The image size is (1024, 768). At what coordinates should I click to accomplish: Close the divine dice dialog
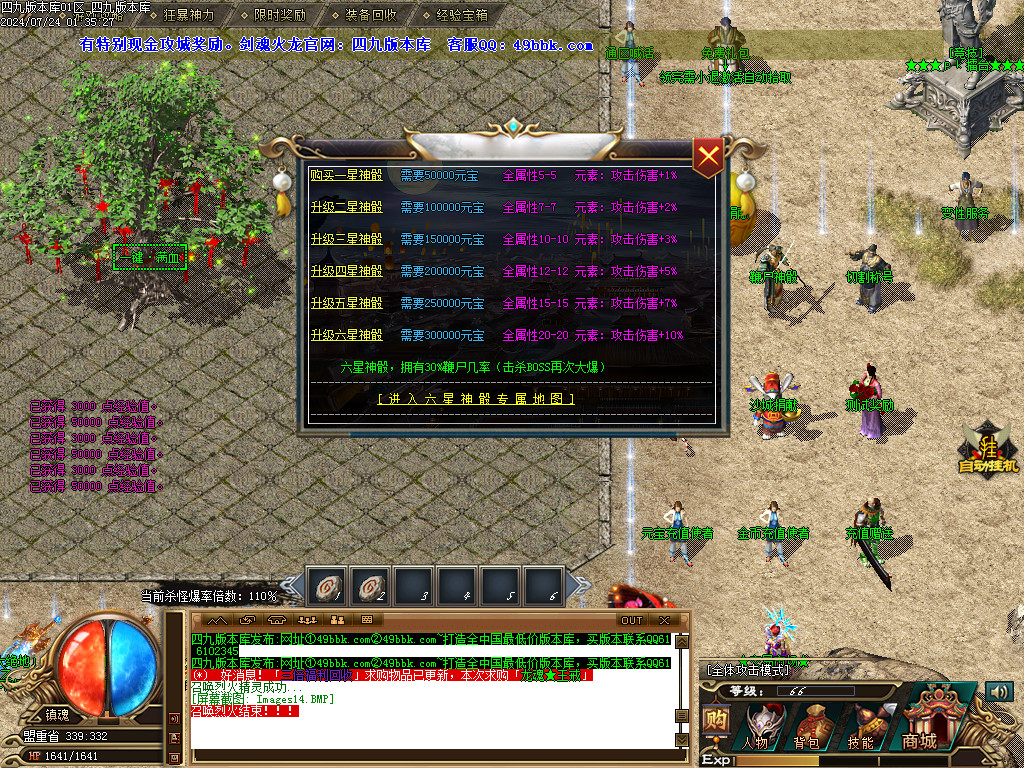point(708,156)
